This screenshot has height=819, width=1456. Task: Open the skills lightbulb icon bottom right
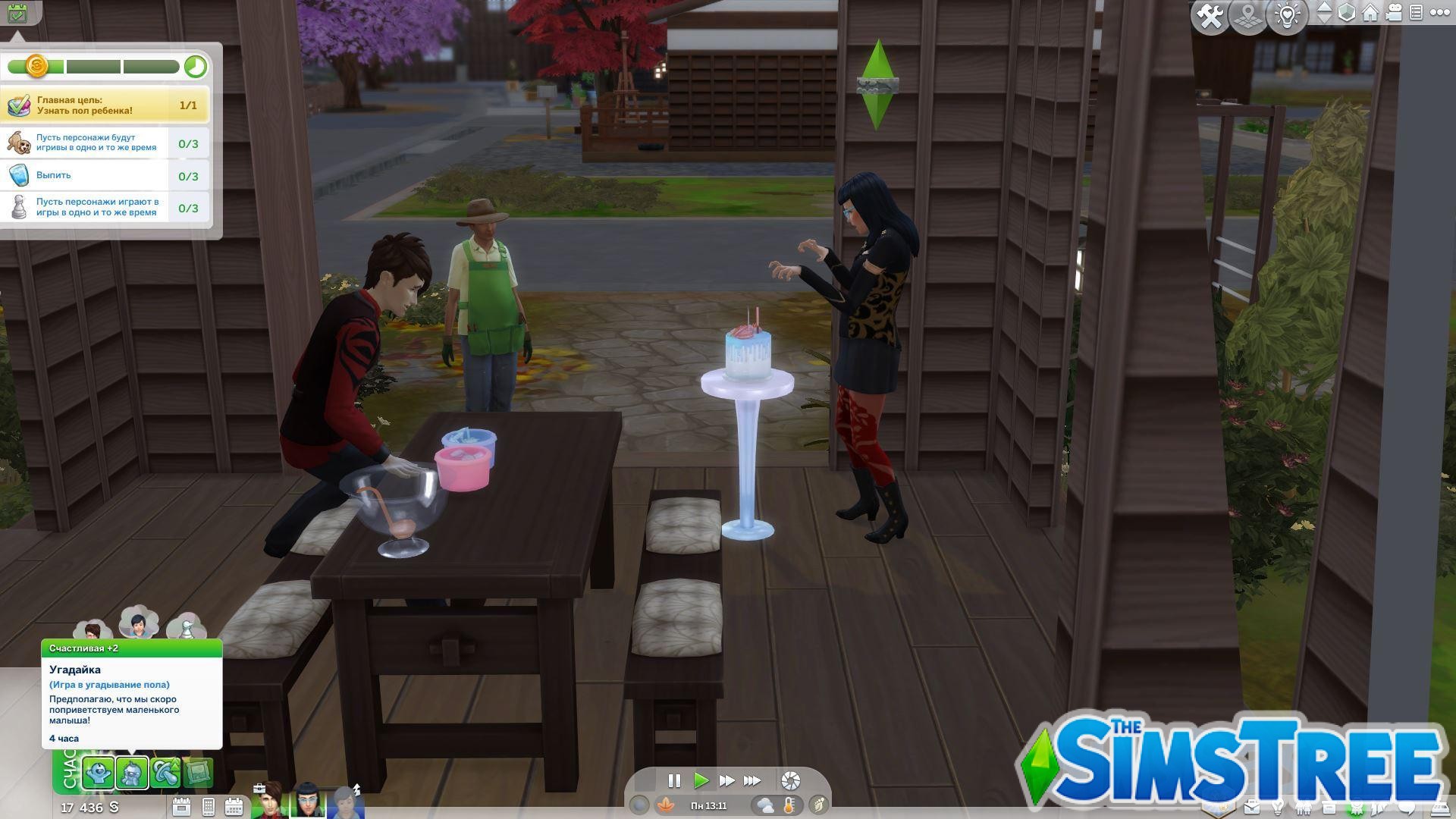click(1279, 808)
